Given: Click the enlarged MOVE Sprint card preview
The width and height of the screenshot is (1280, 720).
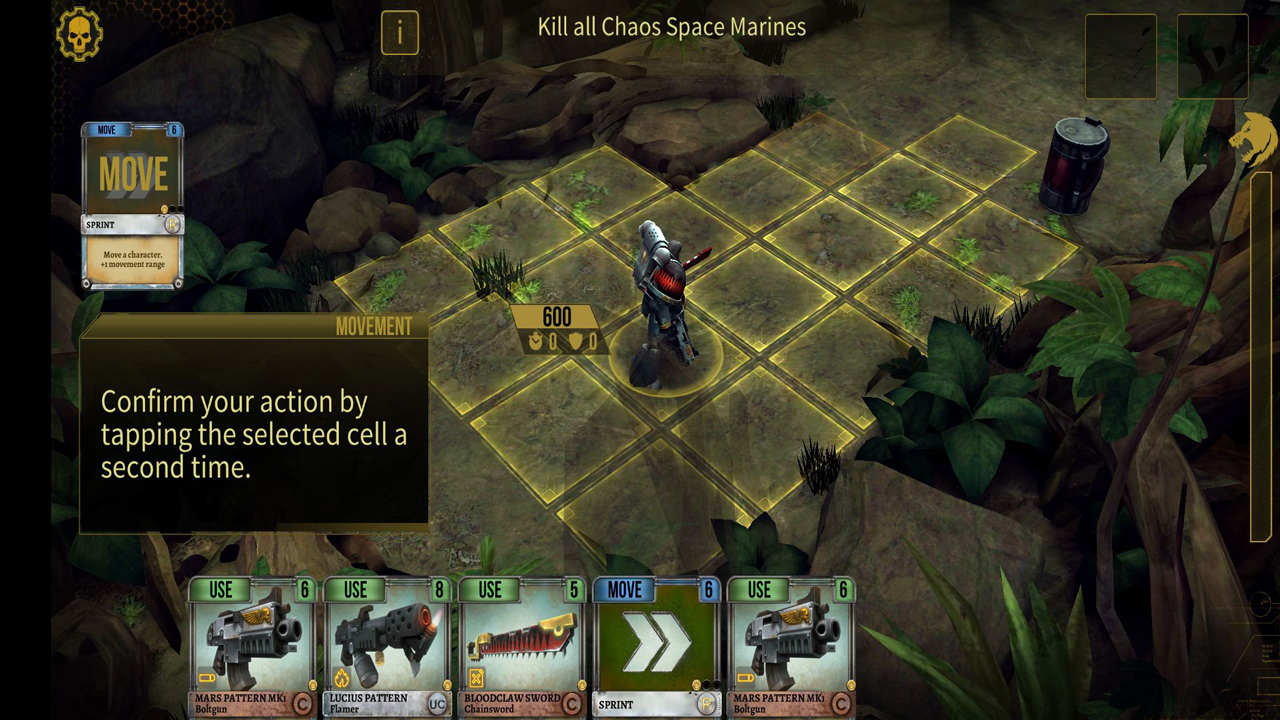Looking at the screenshot, I should pos(133,205).
